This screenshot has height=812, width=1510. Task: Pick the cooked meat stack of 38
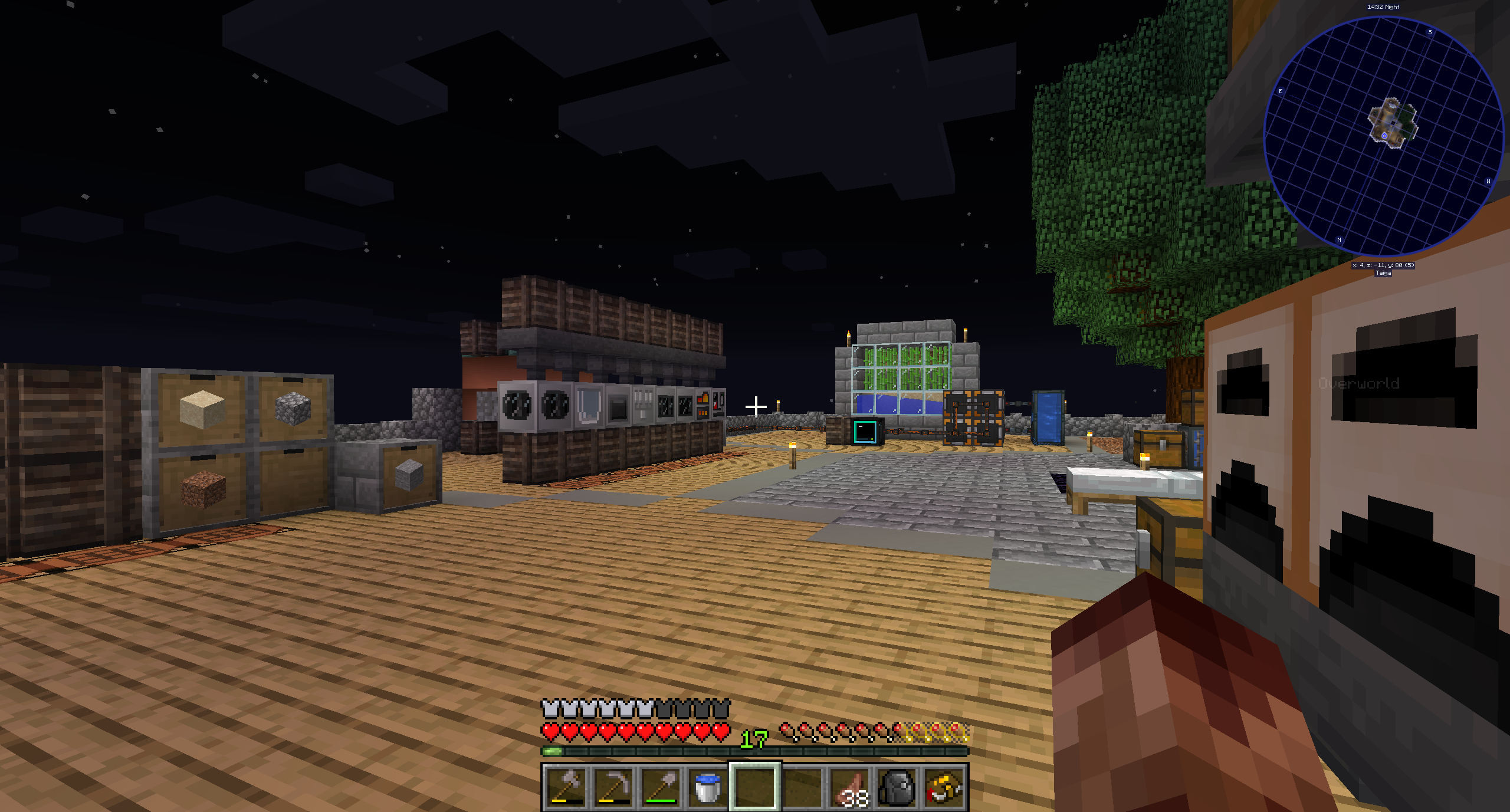tap(851, 787)
